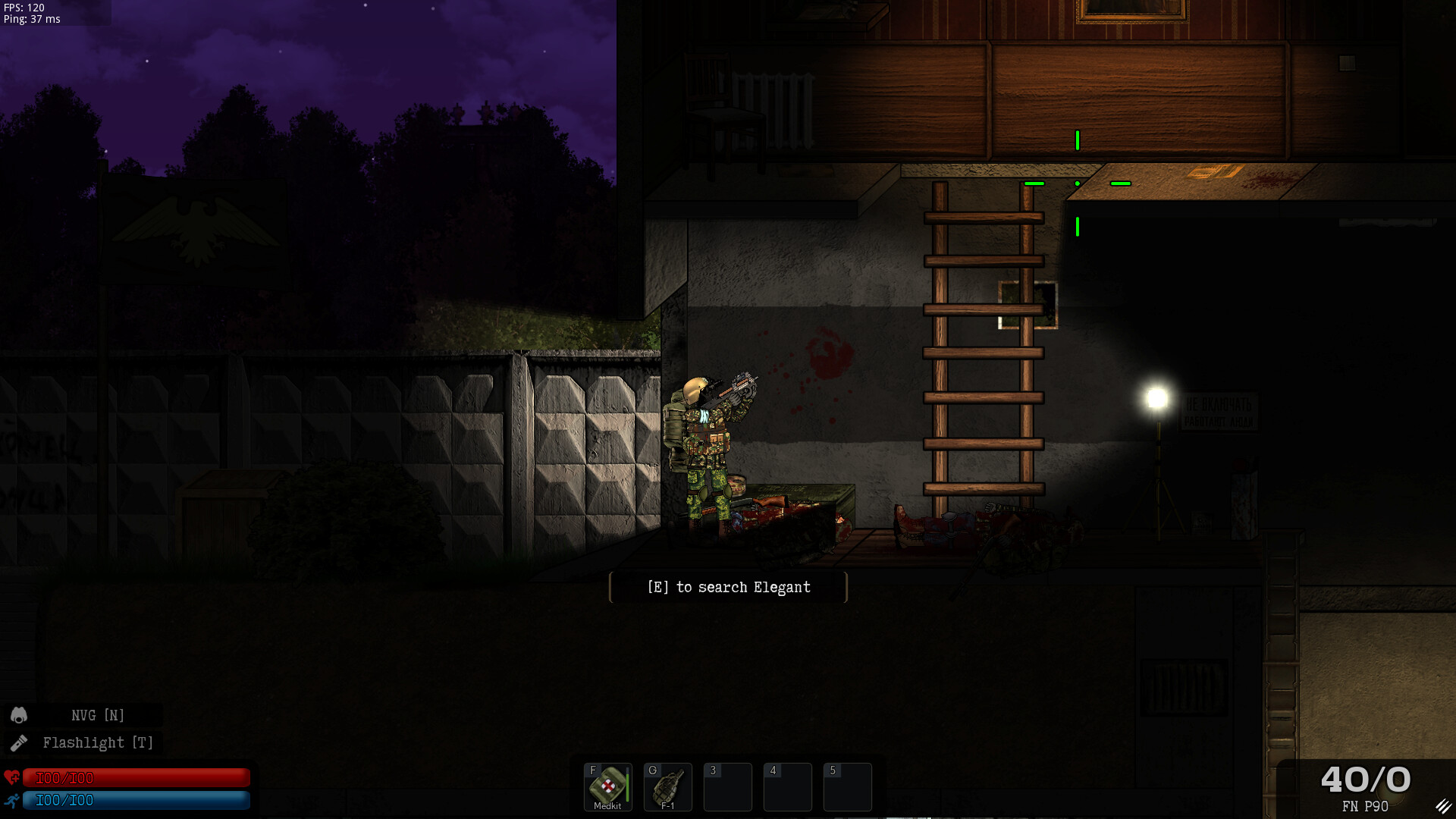Viewport: 1456px width, 819px height.
Task: Toggle the Flashlight [T] control
Action: pyautogui.click(x=98, y=742)
